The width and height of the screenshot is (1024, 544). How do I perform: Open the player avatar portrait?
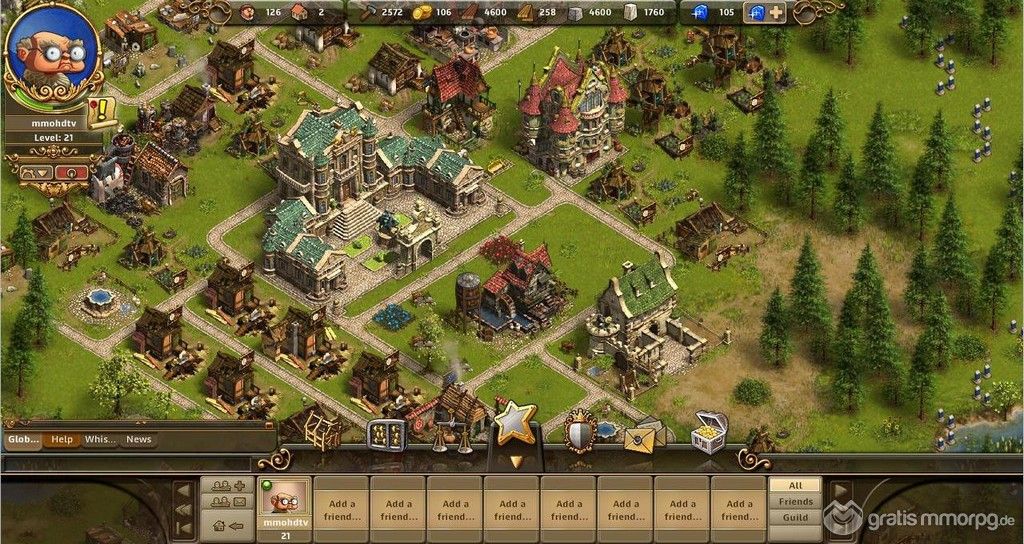pos(52,50)
